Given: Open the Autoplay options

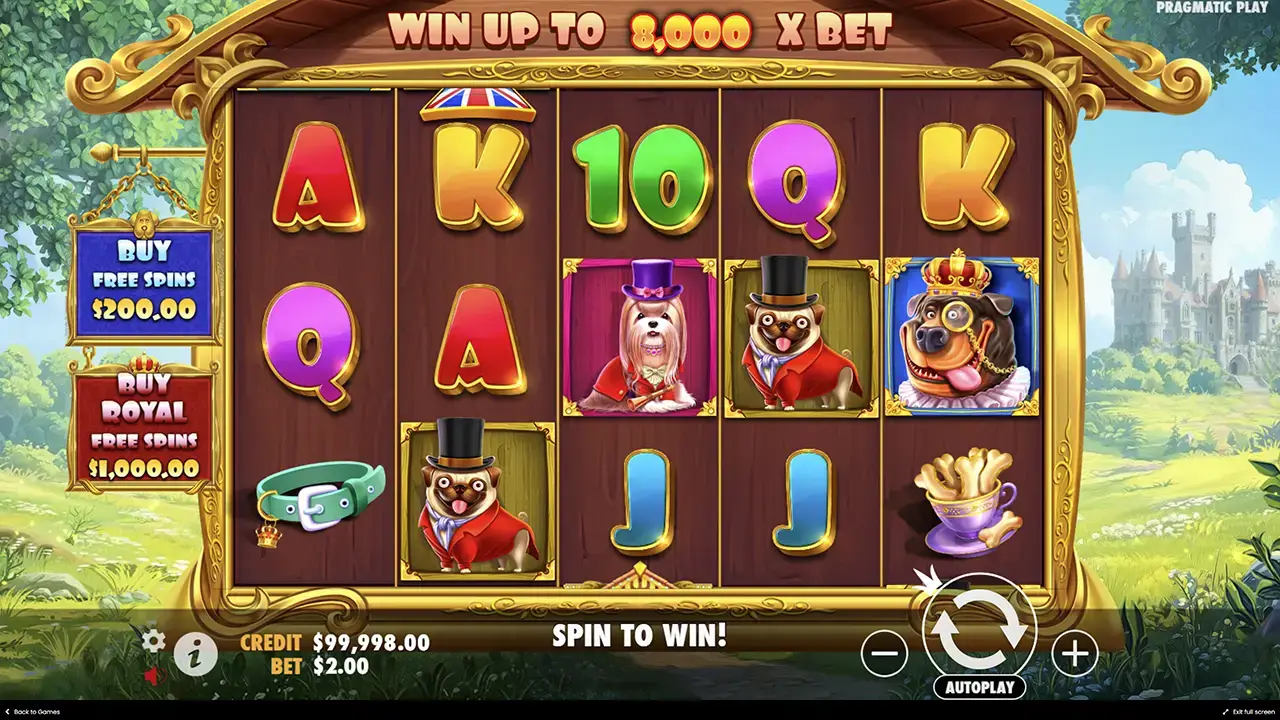Looking at the screenshot, I should pyautogui.click(x=979, y=687).
